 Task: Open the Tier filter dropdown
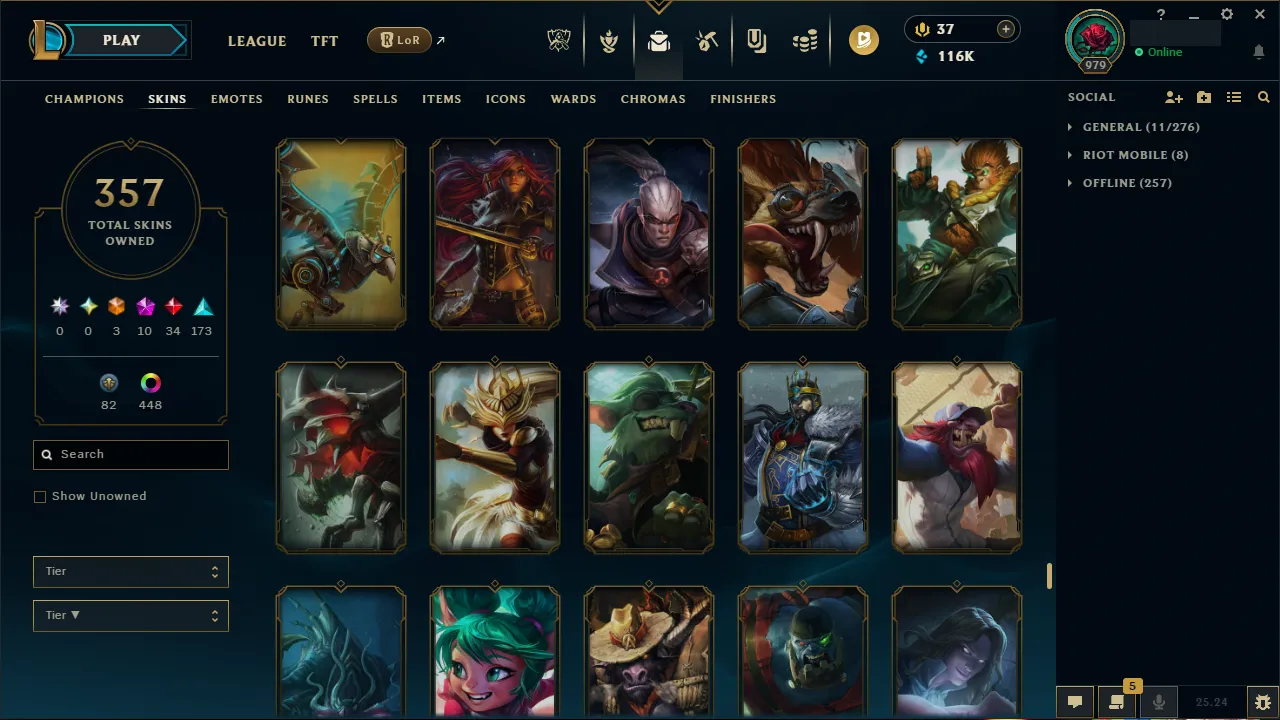(x=130, y=571)
